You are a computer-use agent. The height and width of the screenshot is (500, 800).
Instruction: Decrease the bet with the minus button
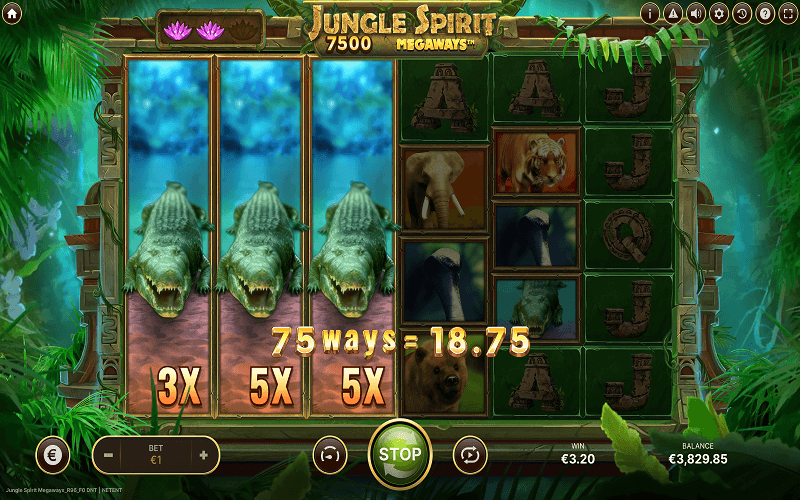tap(109, 454)
